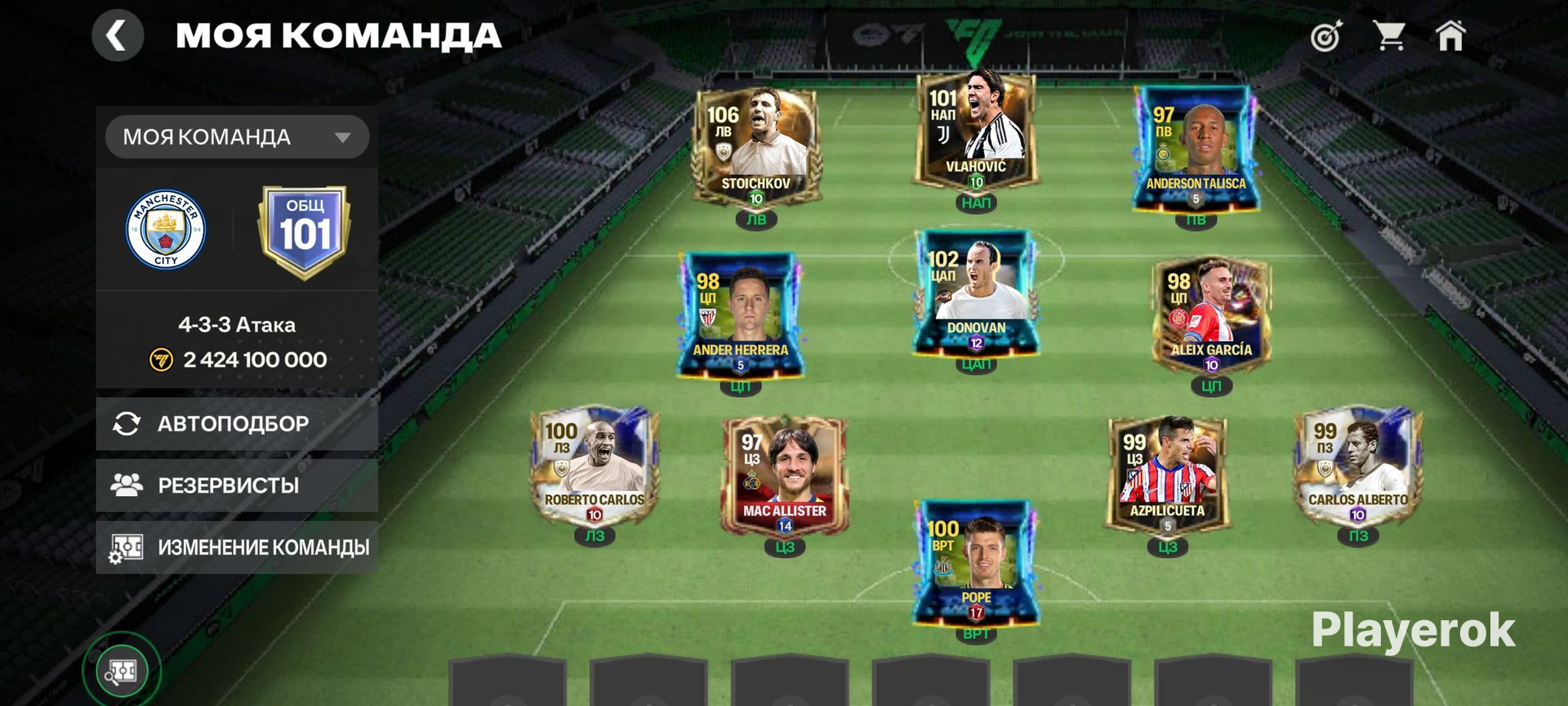Open the МОЯ КОМАНДА squad dropdown
The width and height of the screenshot is (1568, 706).
[237, 137]
